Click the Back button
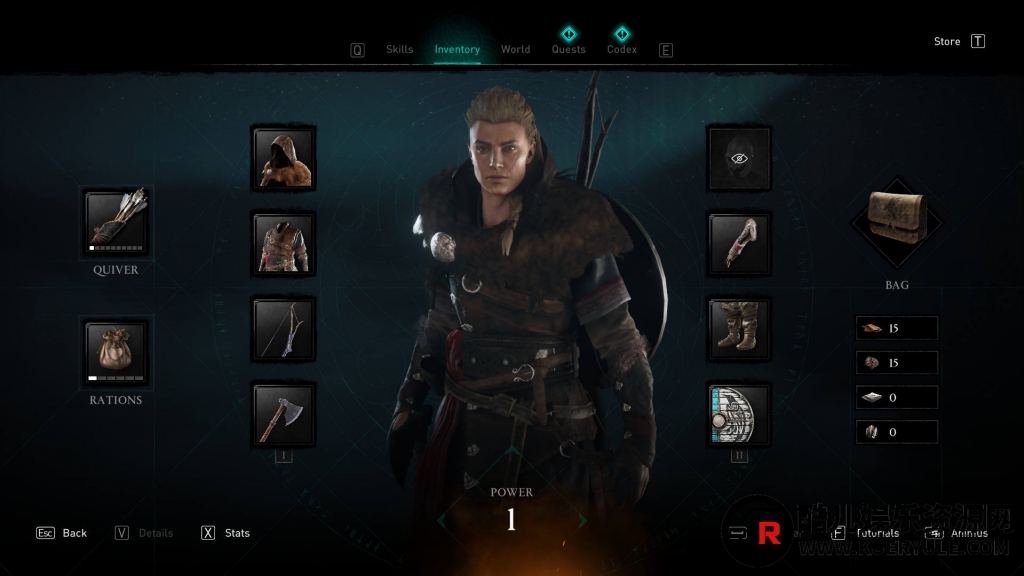The image size is (1024, 576). tap(62, 533)
